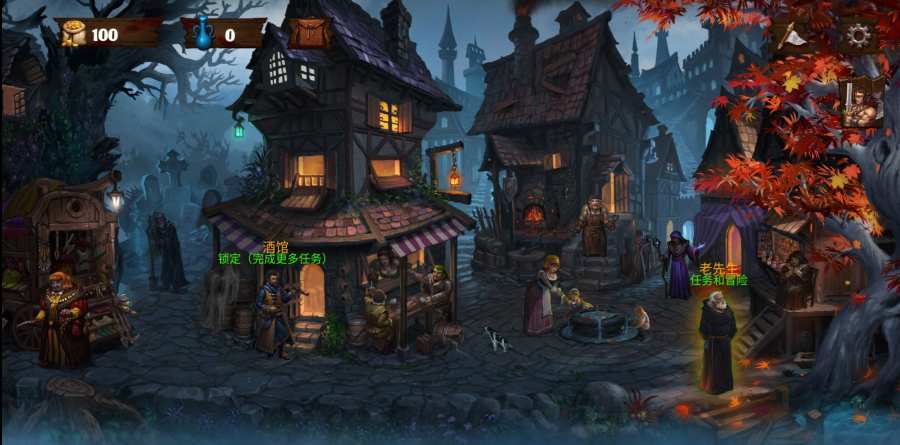Open the gear settings icon
Screen dimensions: 900x445
[x=858, y=36]
